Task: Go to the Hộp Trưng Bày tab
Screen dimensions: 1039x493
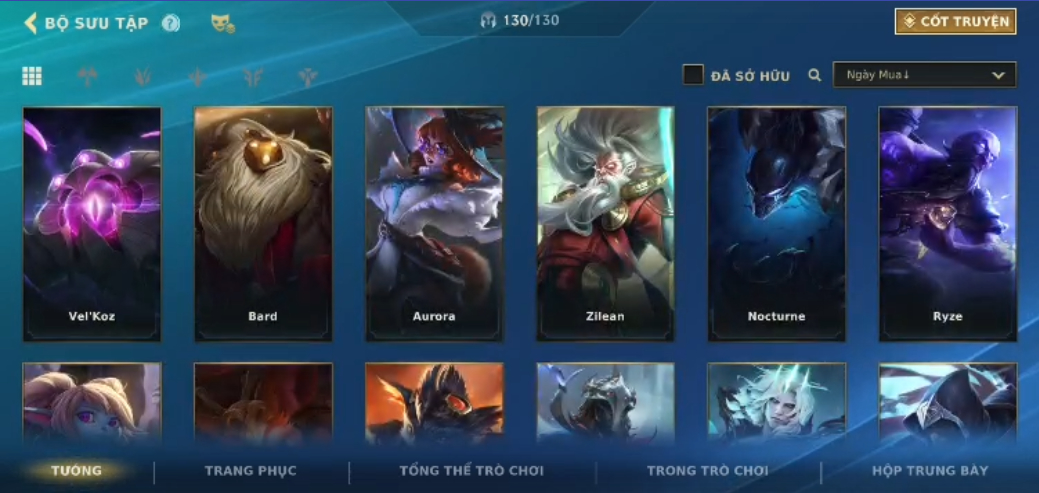Action: 930,471
